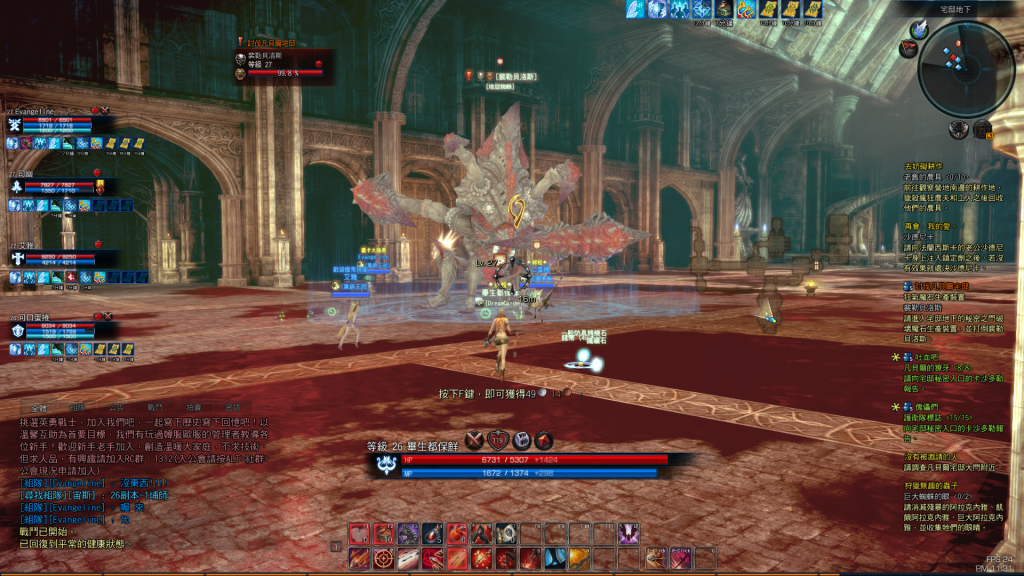Activate the crosshair target skill
The image size is (1024, 576).
click(384, 559)
